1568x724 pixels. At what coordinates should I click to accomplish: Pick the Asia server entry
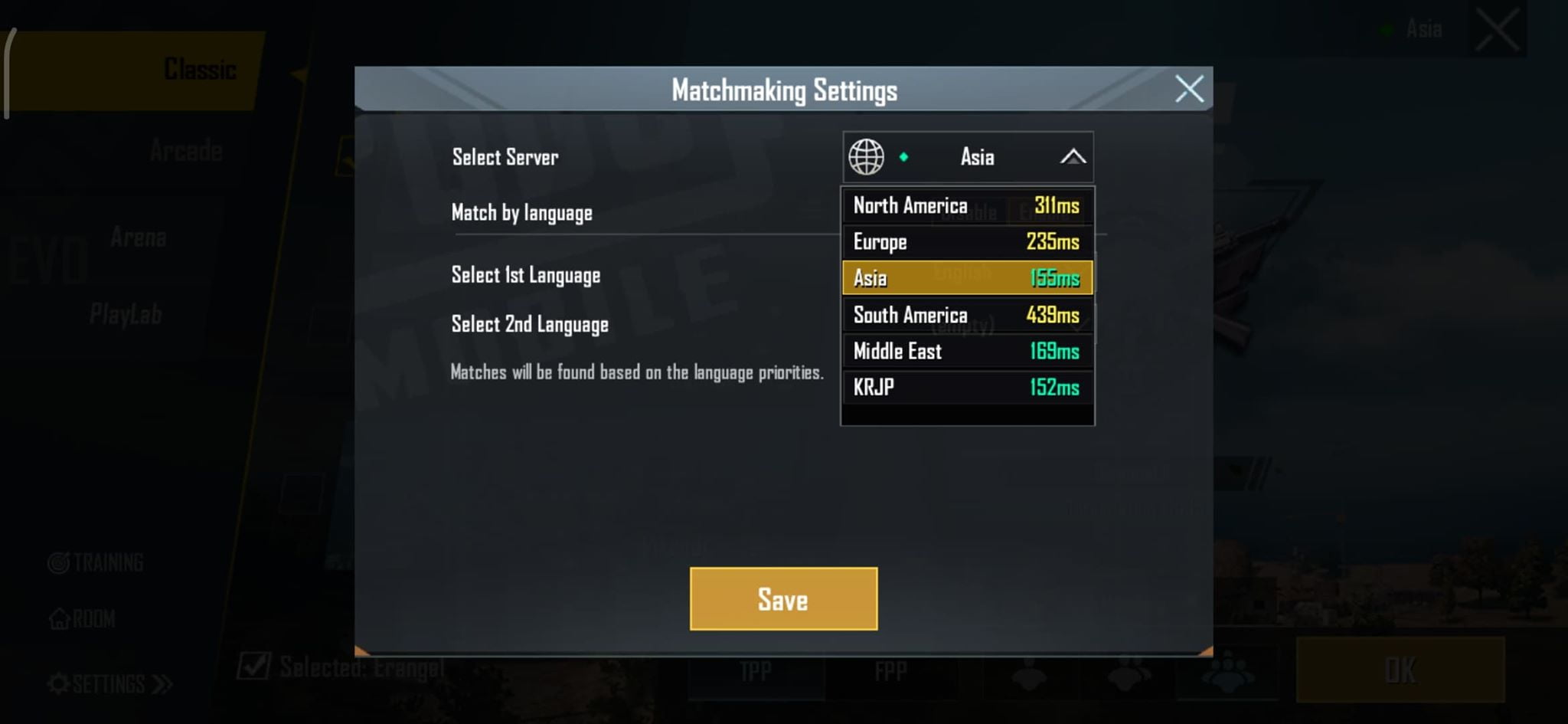click(967, 278)
